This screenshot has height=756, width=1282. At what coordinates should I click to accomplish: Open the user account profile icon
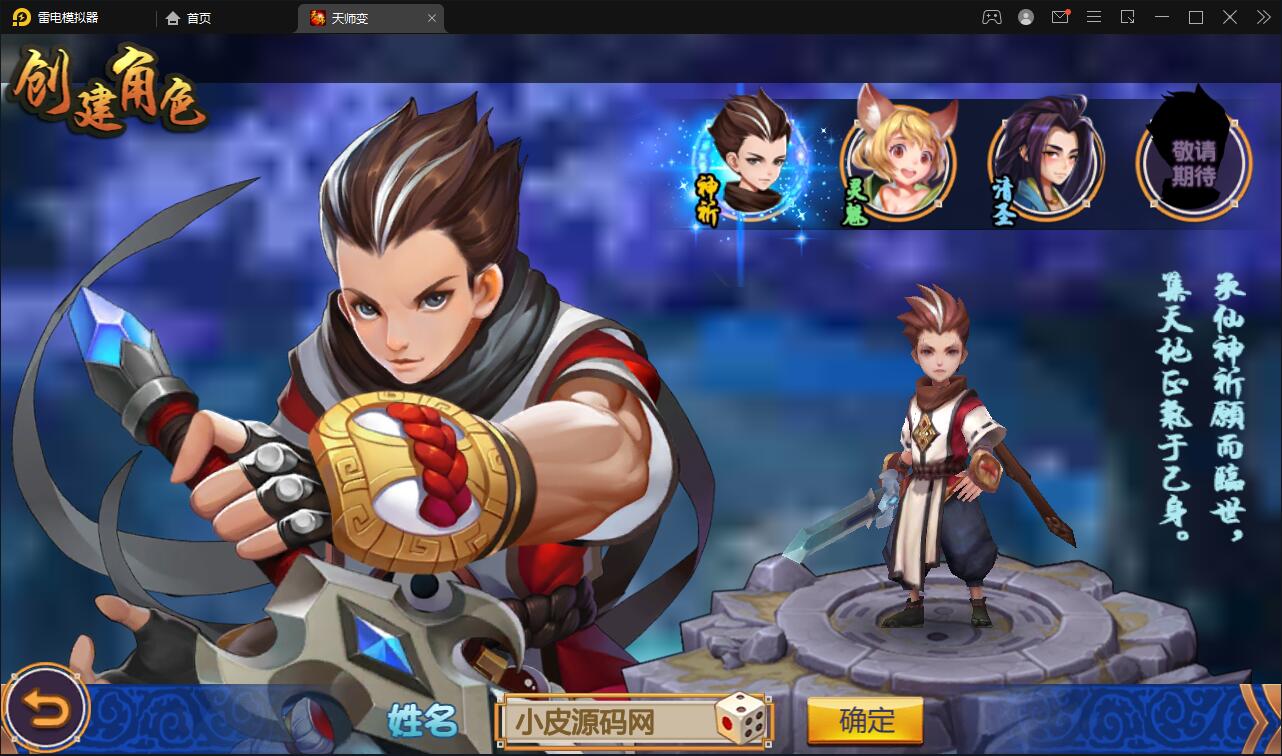click(1025, 17)
